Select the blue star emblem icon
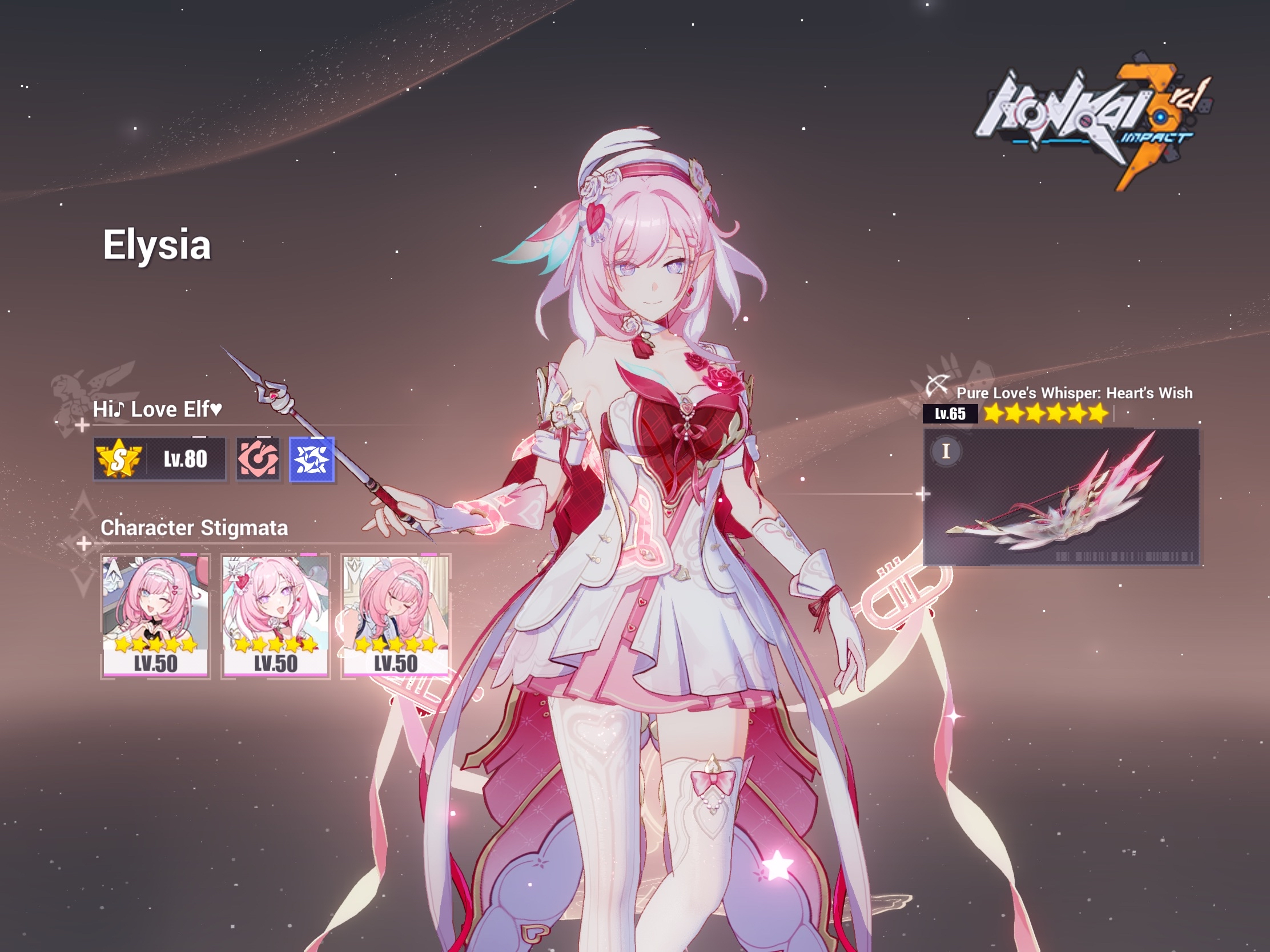Screen dimensions: 1270x952 point(312,459)
